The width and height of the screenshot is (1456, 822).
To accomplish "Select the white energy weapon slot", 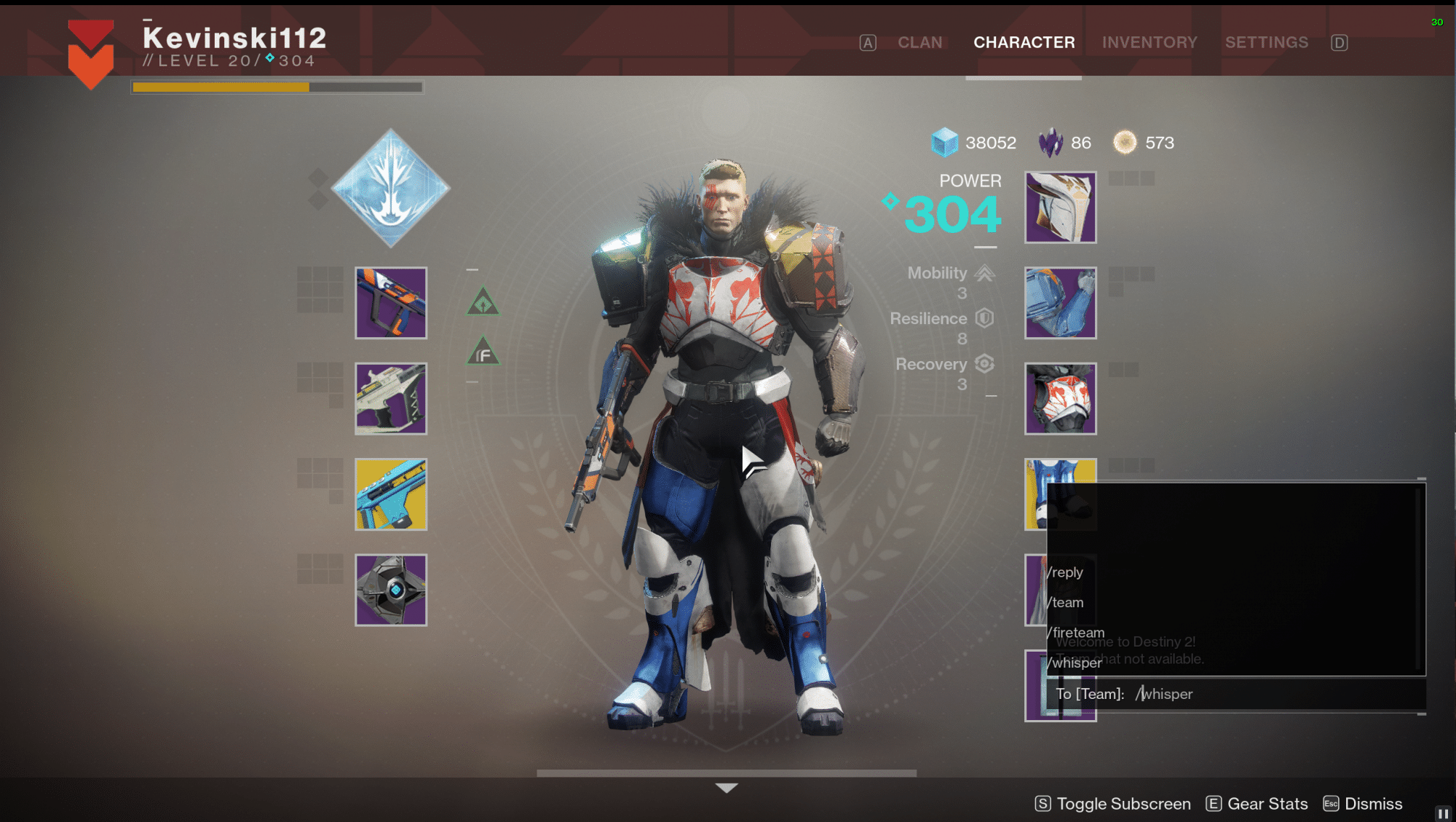I will [x=391, y=399].
